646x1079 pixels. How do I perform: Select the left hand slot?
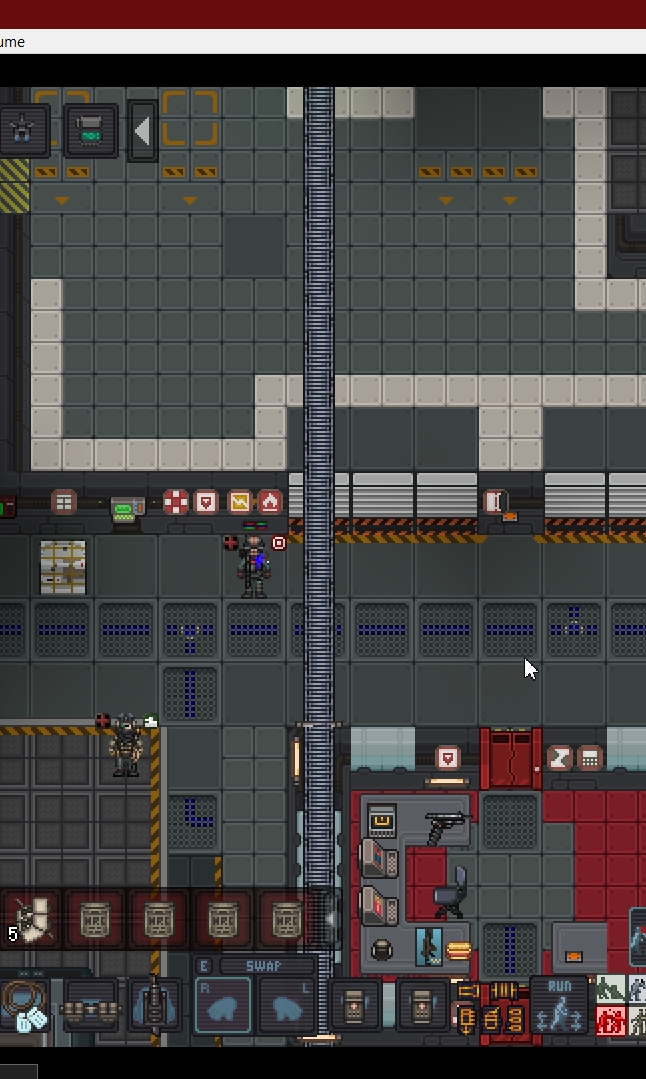click(x=286, y=1005)
